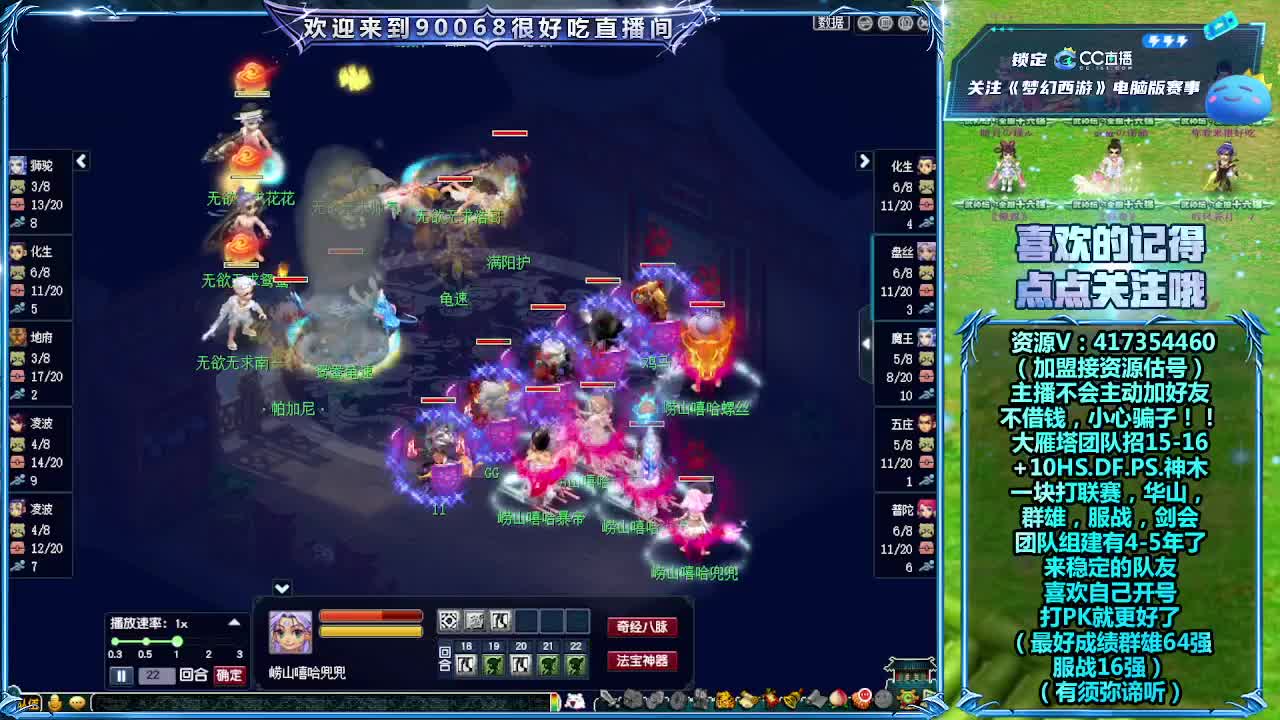Click the 确定 confirm button
This screenshot has height=720, width=1280.
(x=229, y=675)
